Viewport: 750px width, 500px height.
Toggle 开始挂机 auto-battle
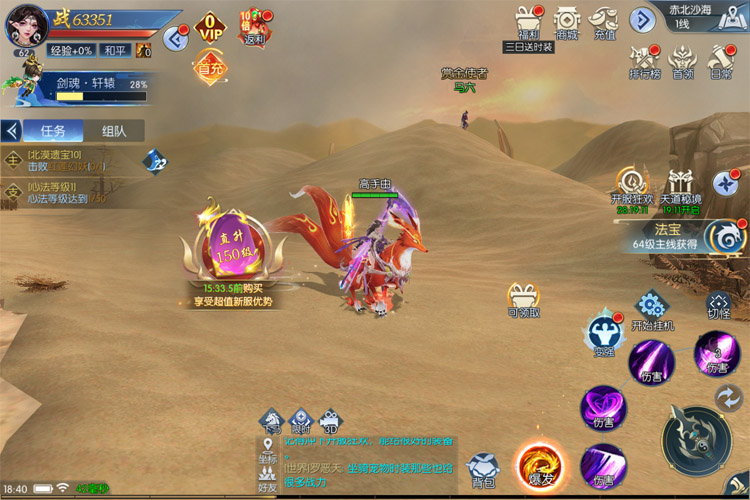click(x=652, y=309)
